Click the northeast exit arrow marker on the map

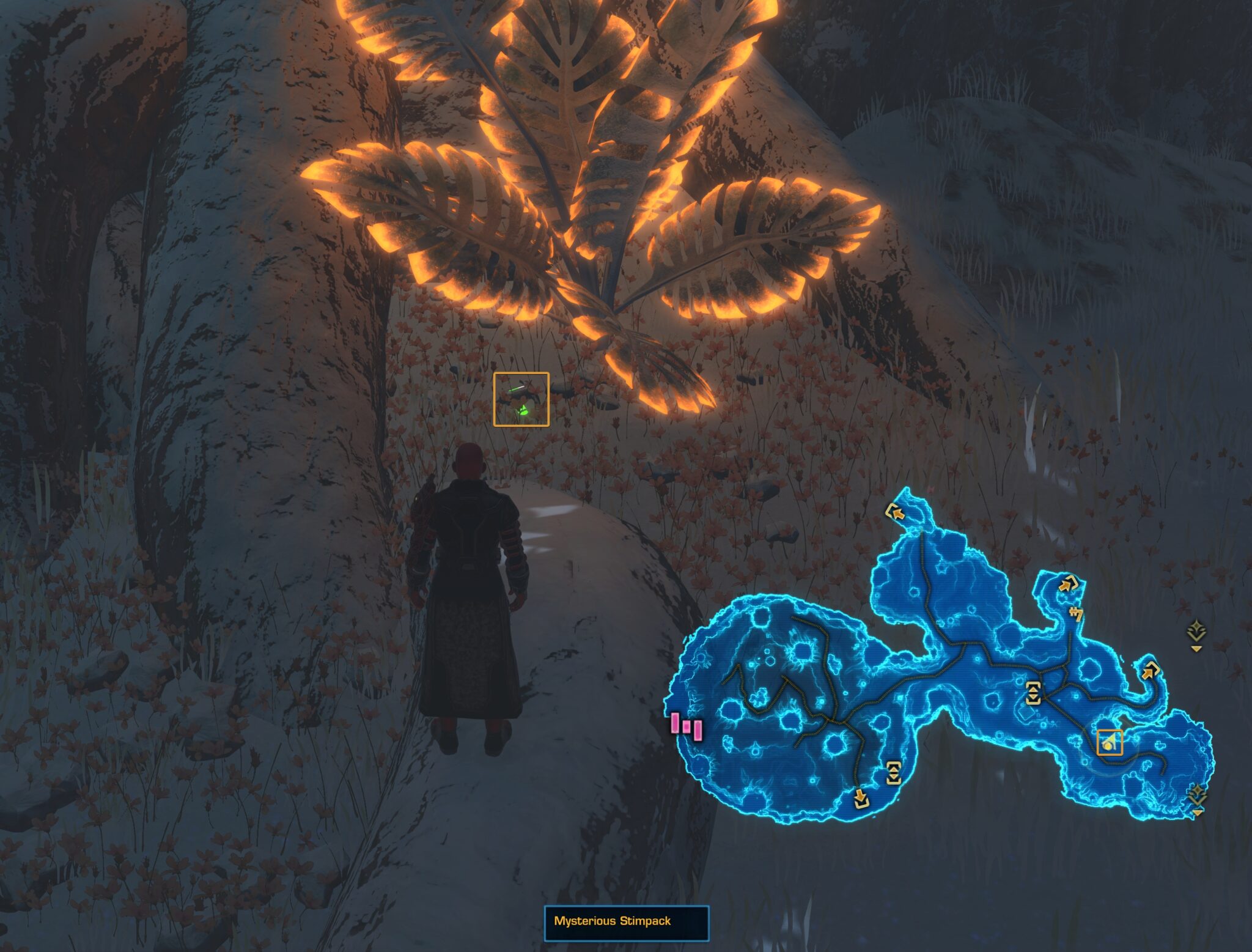(1068, 585)
